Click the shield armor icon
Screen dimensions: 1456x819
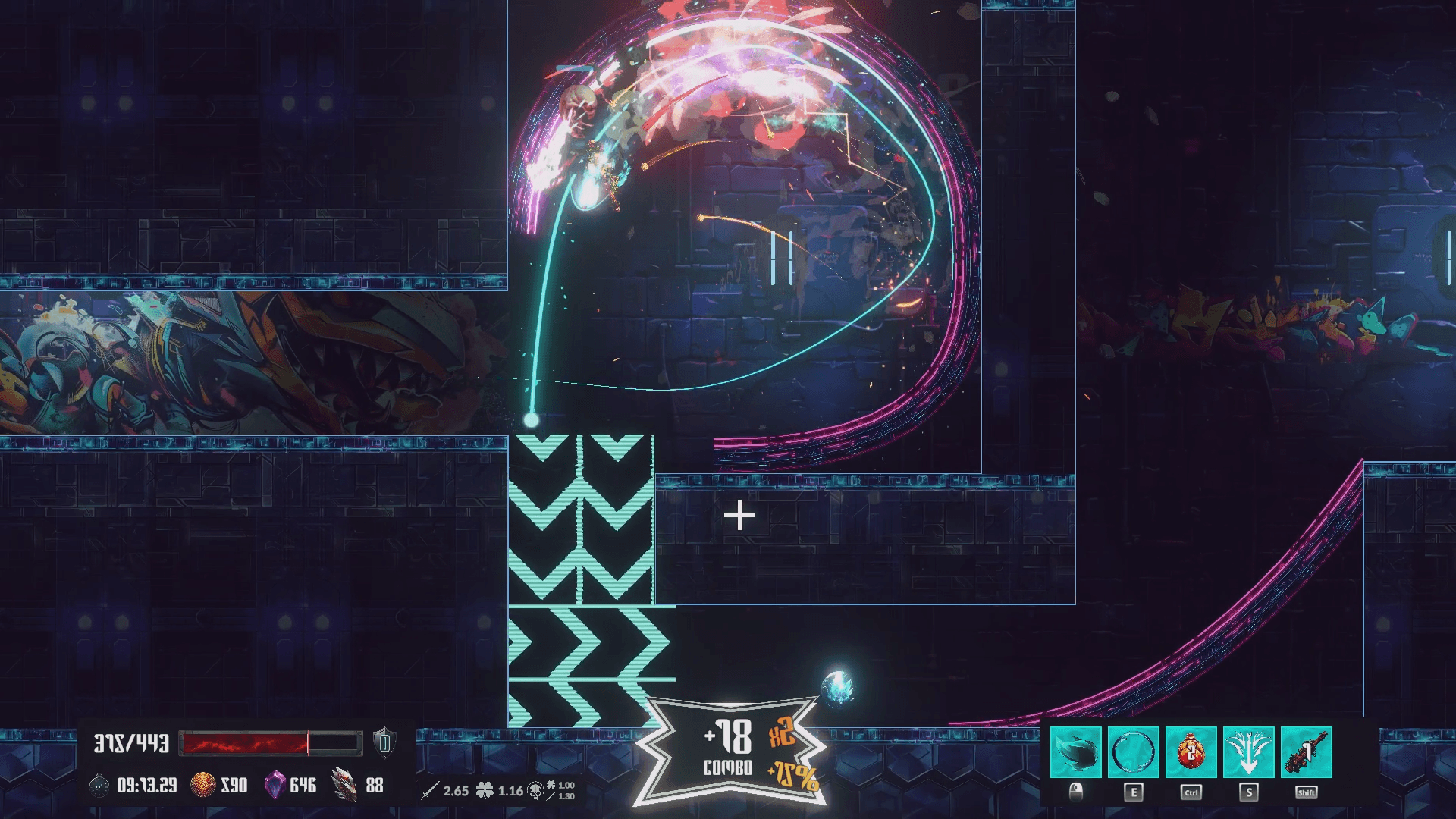tap(384, 742)
